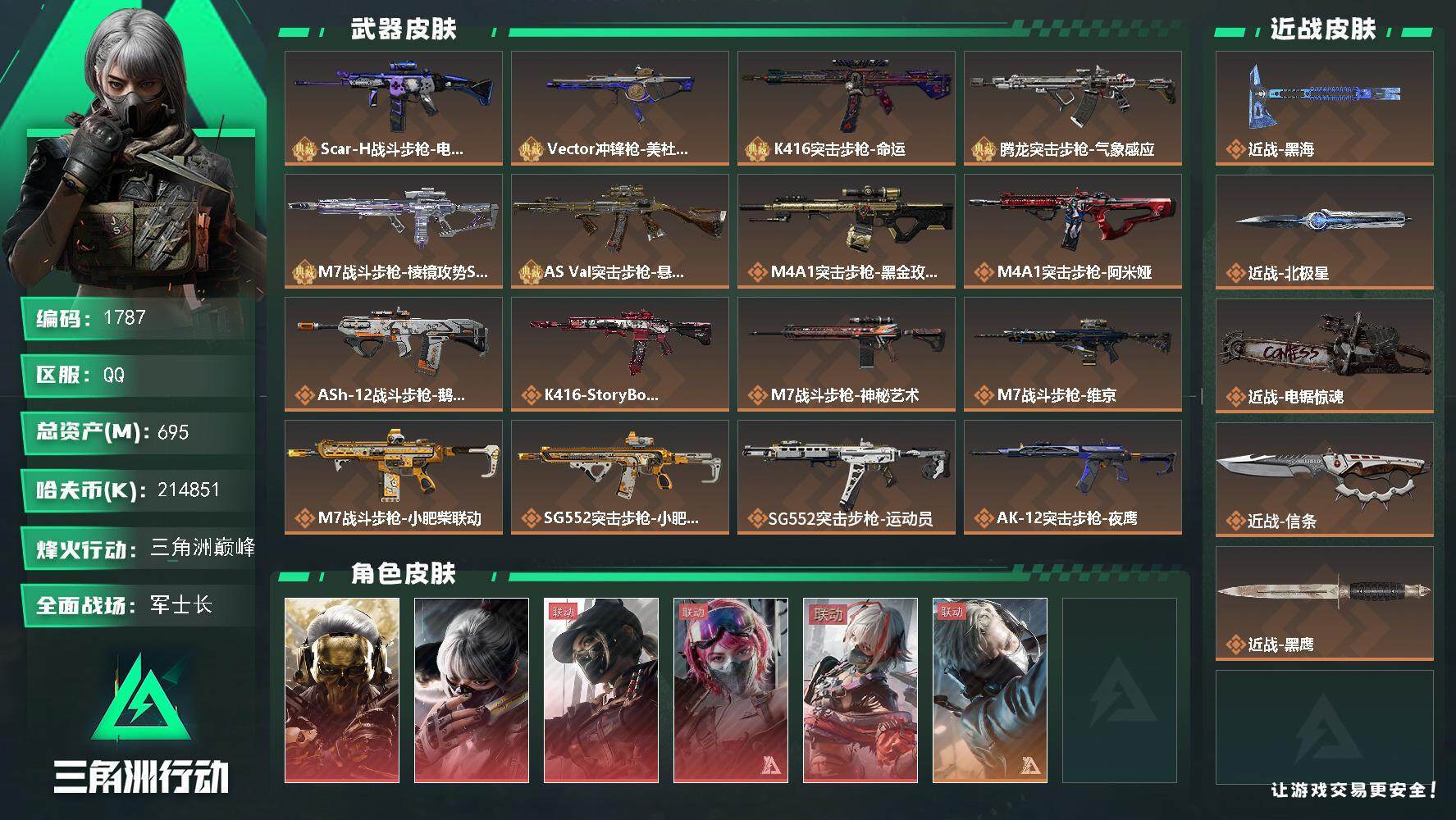Screen dimensions: 1456x820
Task: Open the AS Val assault rifle skin
Action: tap(619, 230)
